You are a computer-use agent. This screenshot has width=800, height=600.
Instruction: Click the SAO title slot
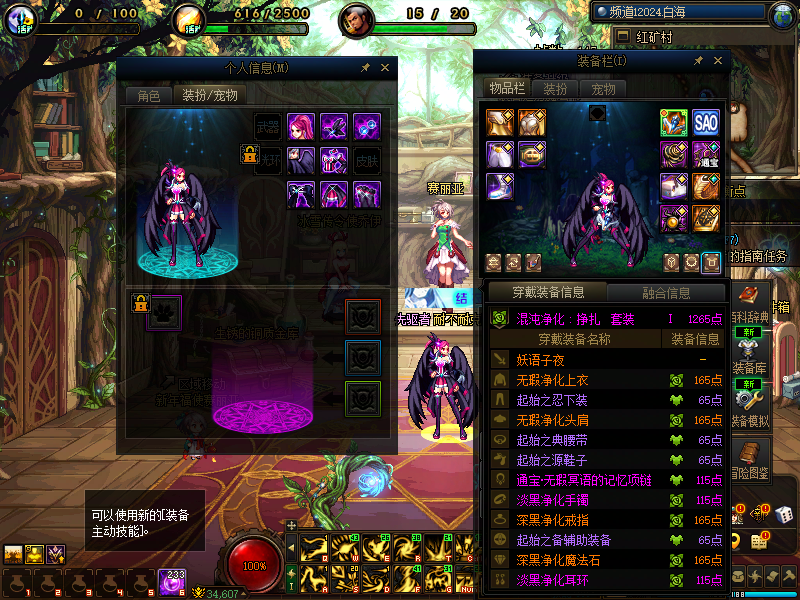tap(706, 123)
